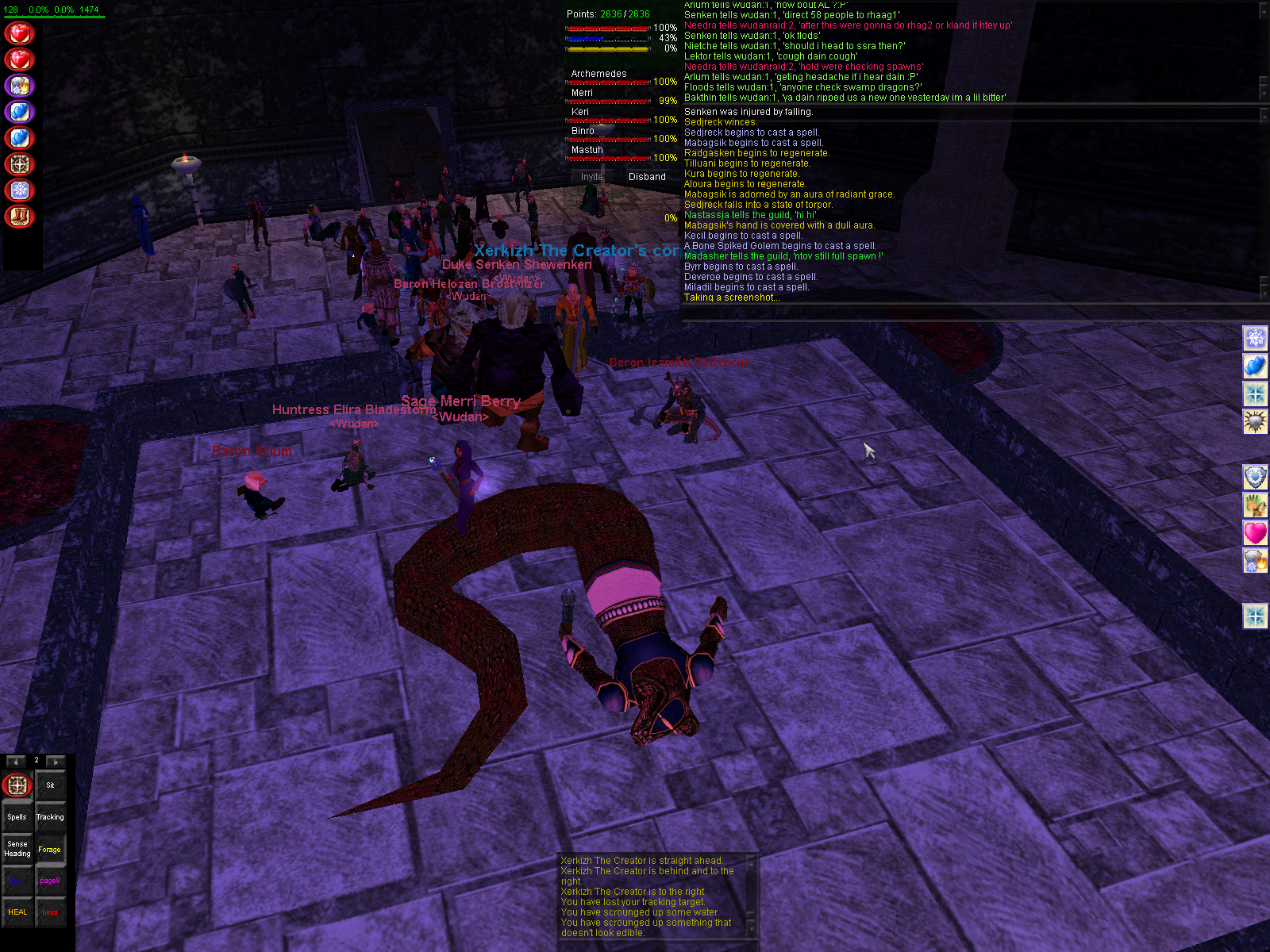This screenshot has height=952, width=1270.
Task: Go to the previous hotbar page arrow
Action: [16, 762]
